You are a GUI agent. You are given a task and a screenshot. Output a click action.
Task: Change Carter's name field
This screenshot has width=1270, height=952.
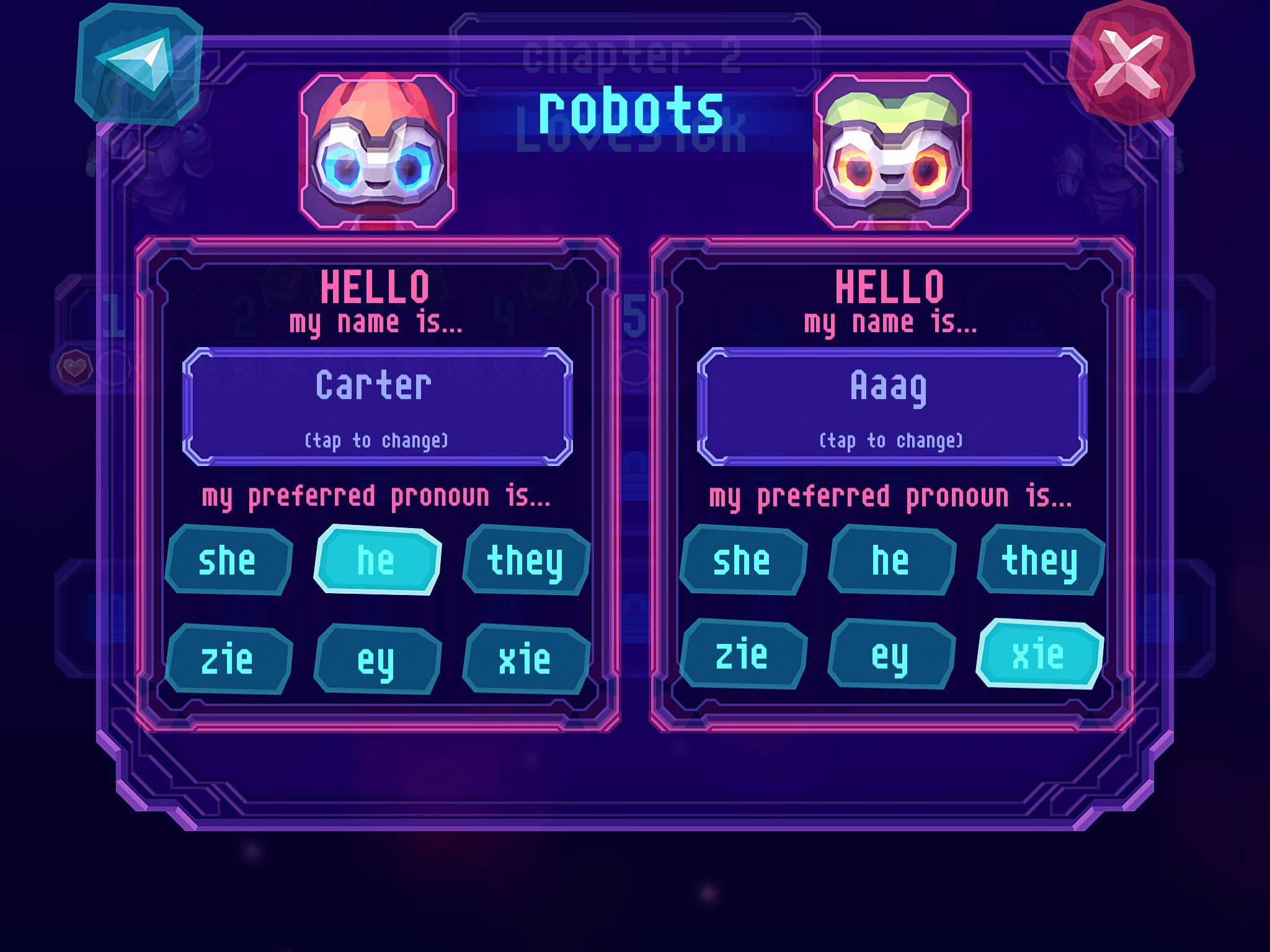[377, 407]
